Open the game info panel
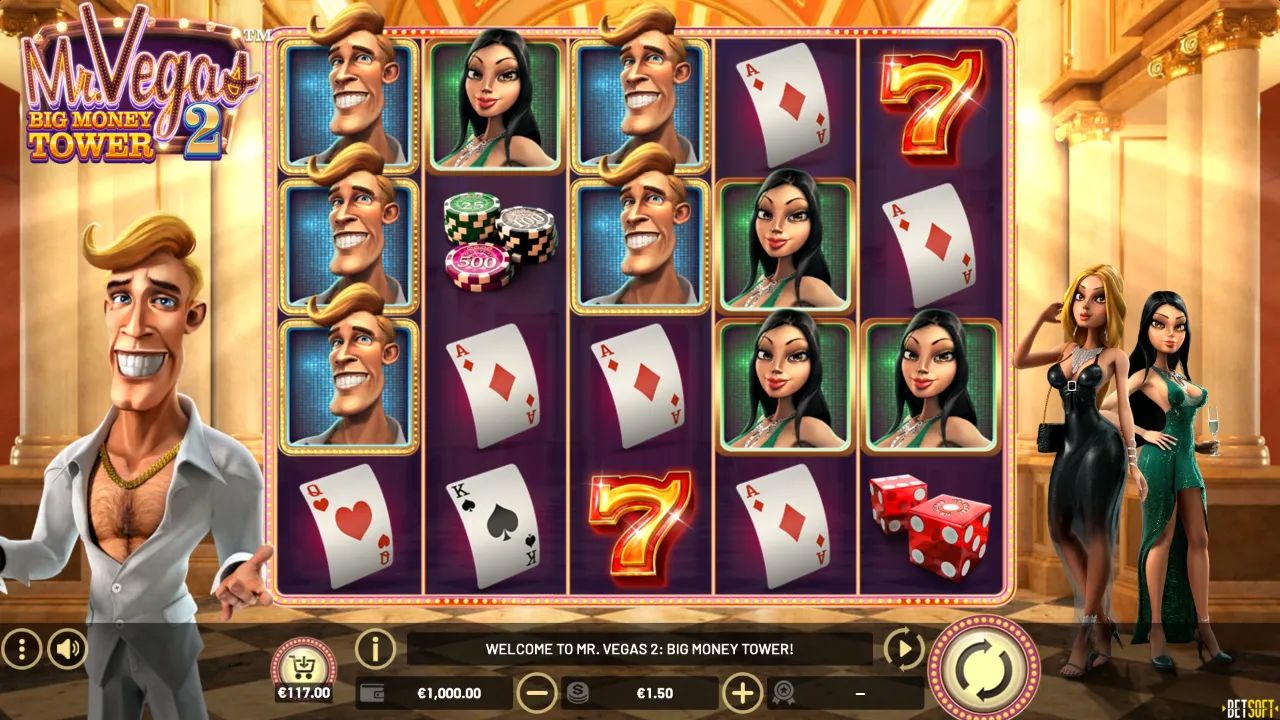Screen dimensions: 1280x720 coord(375,649)
